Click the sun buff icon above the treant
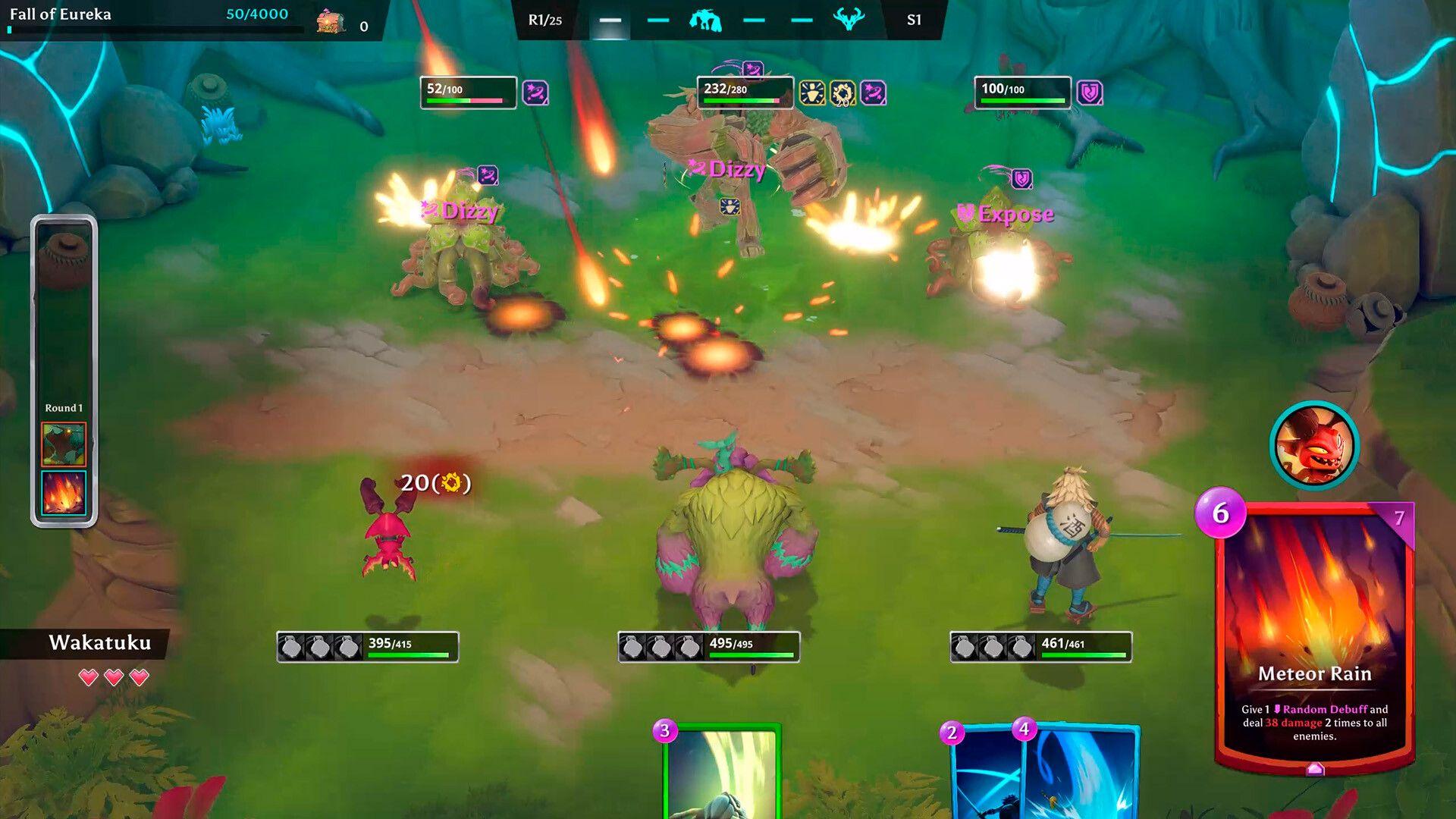The height and width of the screenshot is (819, 1456). pos(810,94)
